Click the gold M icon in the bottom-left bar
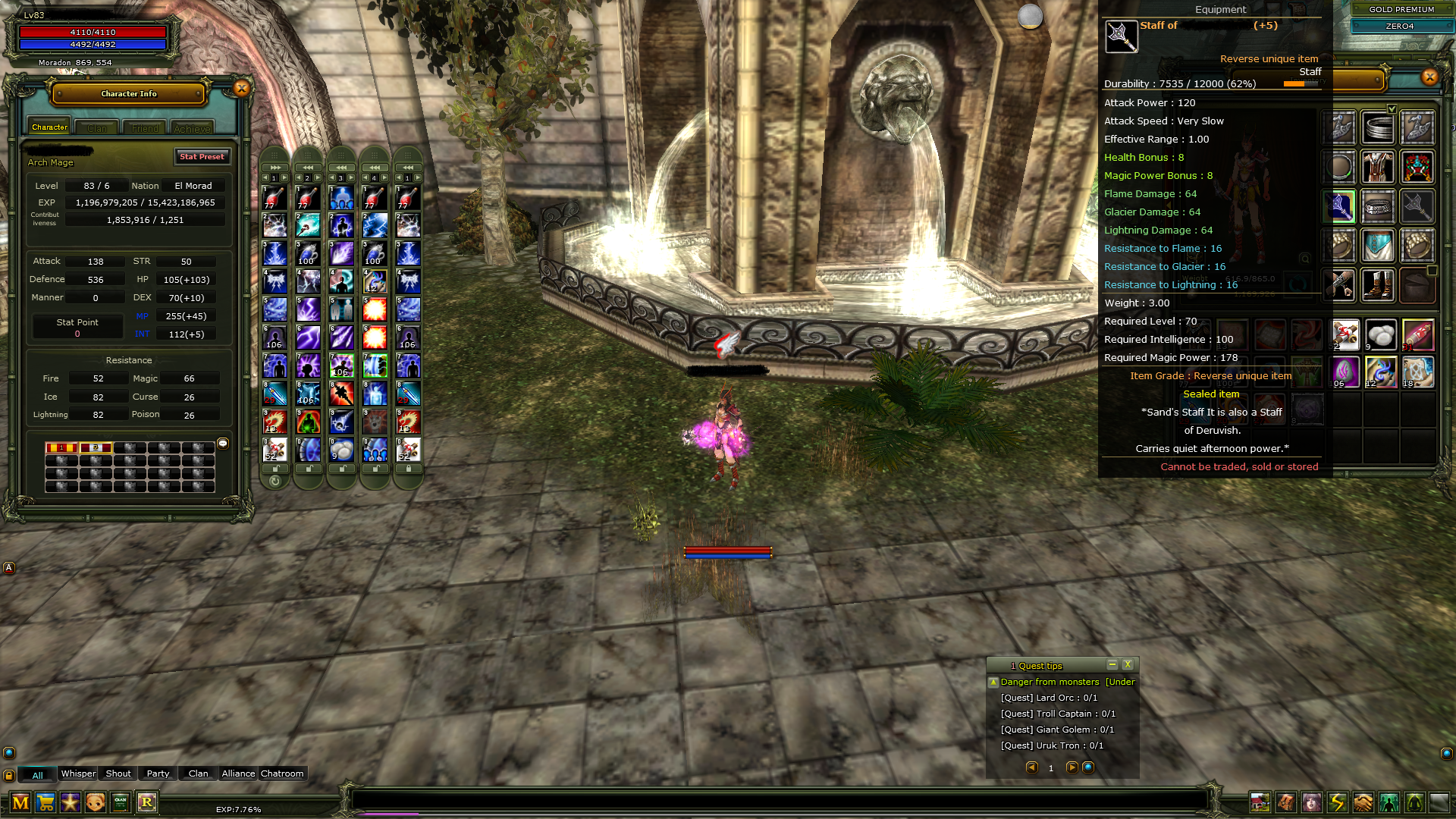 (20, 802)
